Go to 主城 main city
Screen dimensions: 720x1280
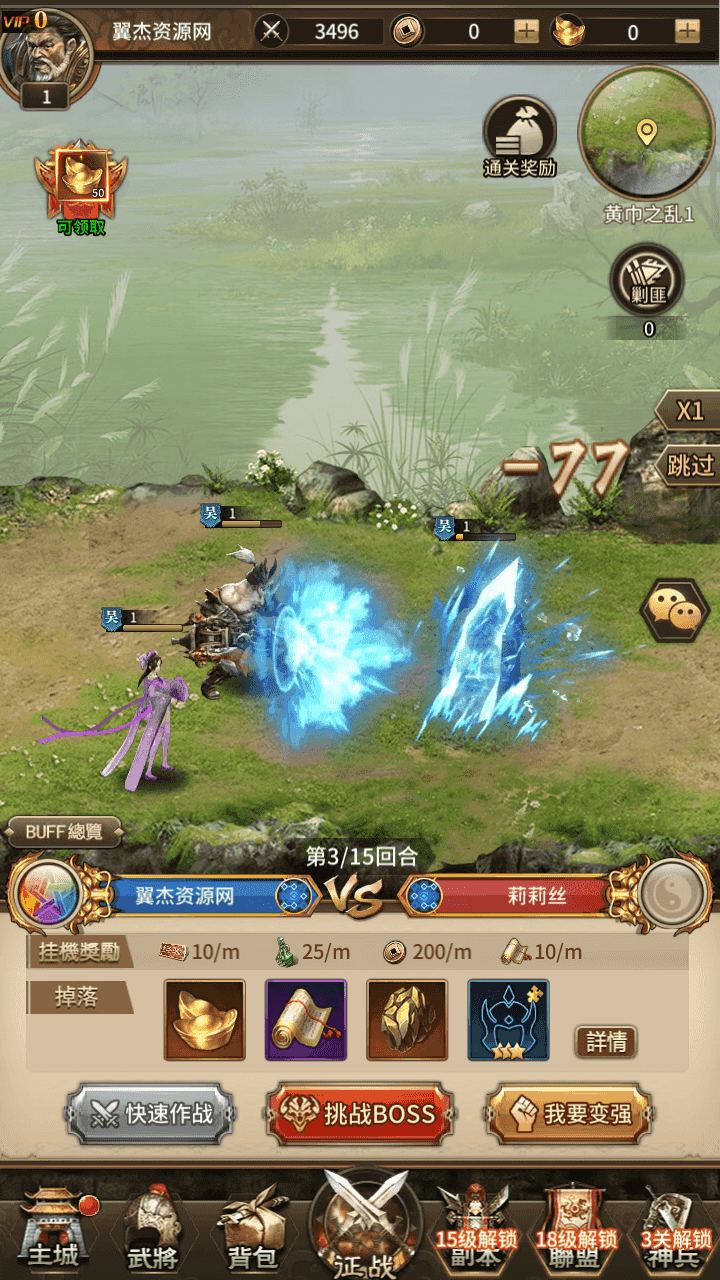coord(53,1224)
